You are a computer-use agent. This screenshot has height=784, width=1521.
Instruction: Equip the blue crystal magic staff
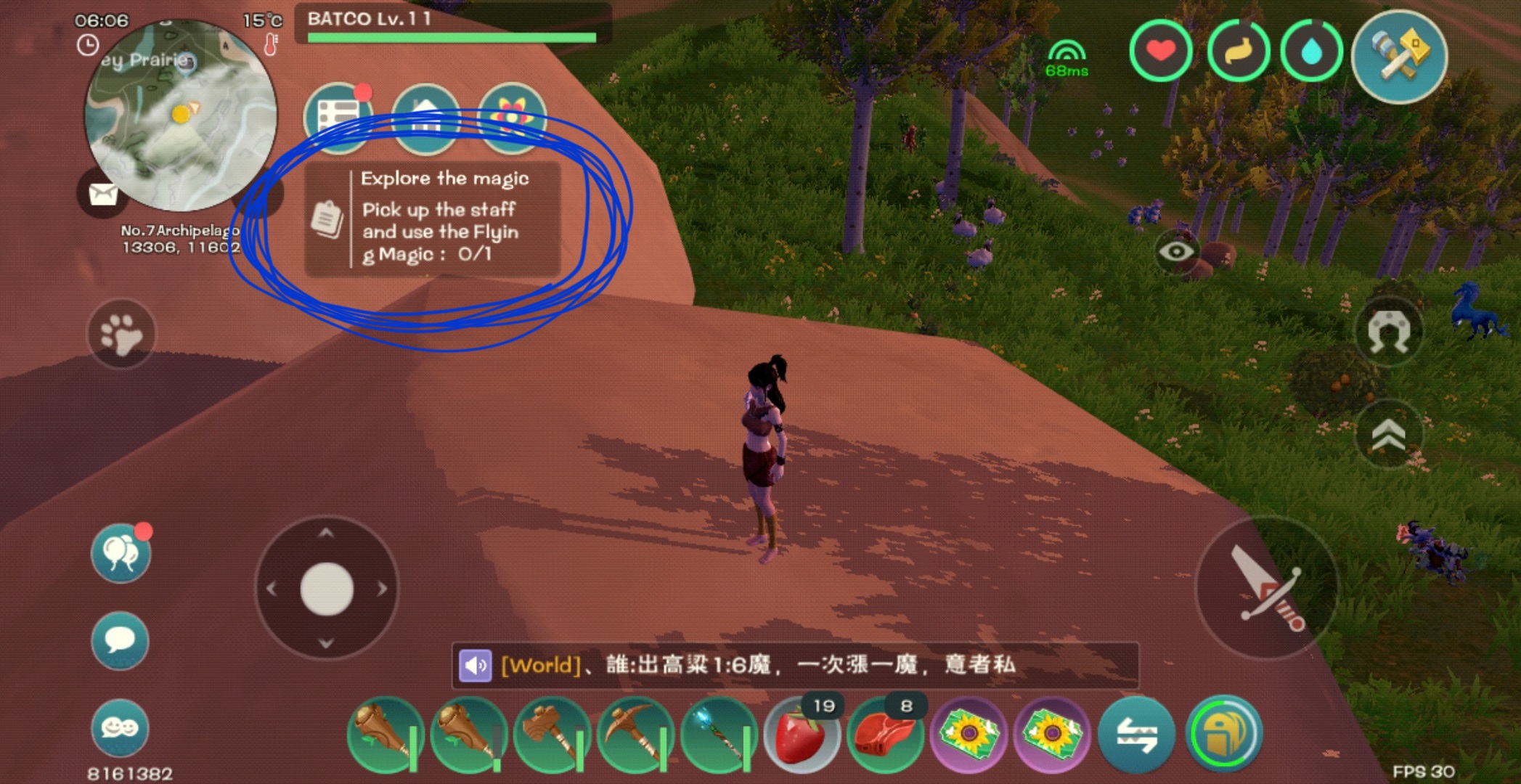(x=720, y=734)
